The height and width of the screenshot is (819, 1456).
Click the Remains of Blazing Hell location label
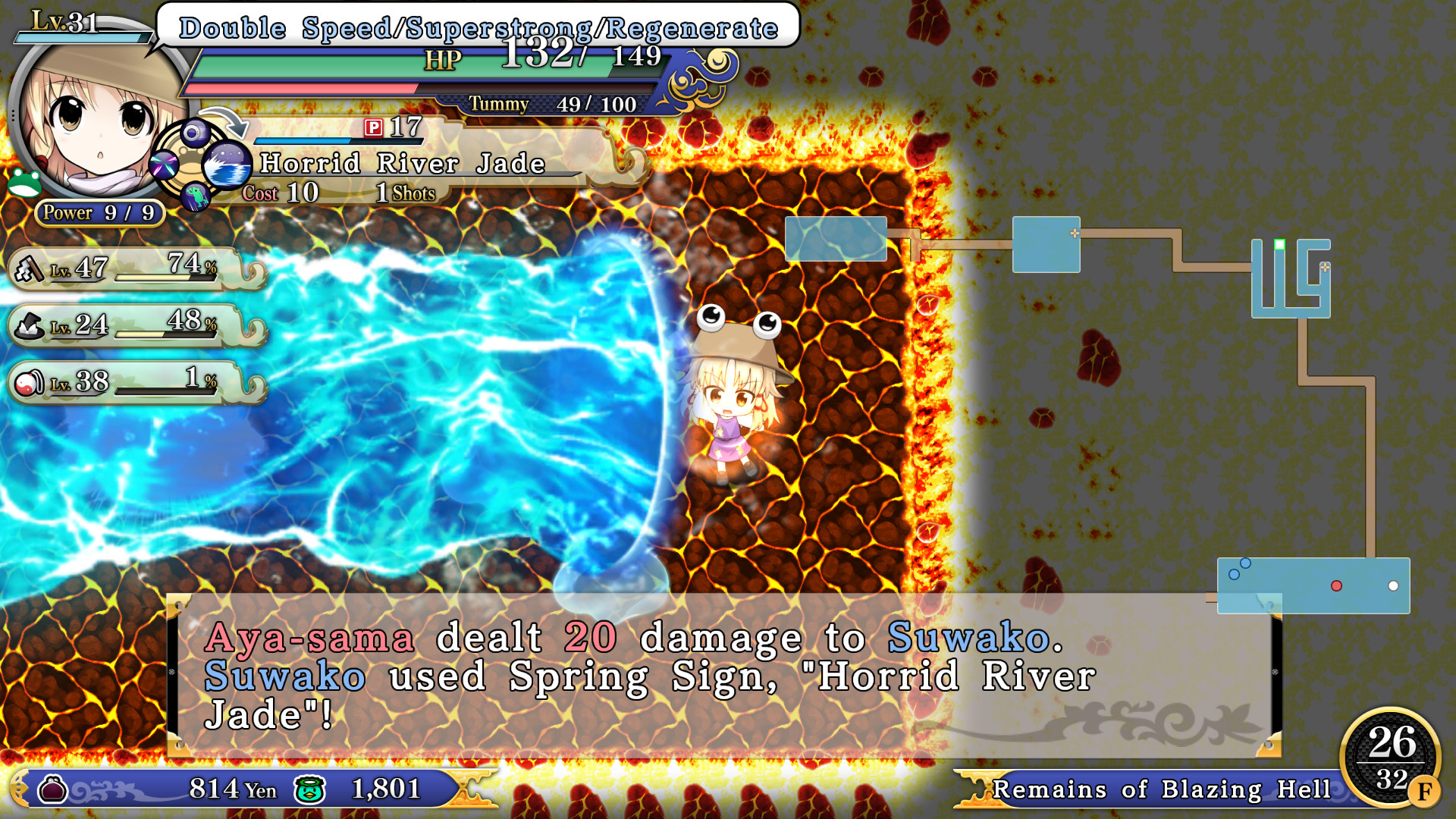point(1160,790)
